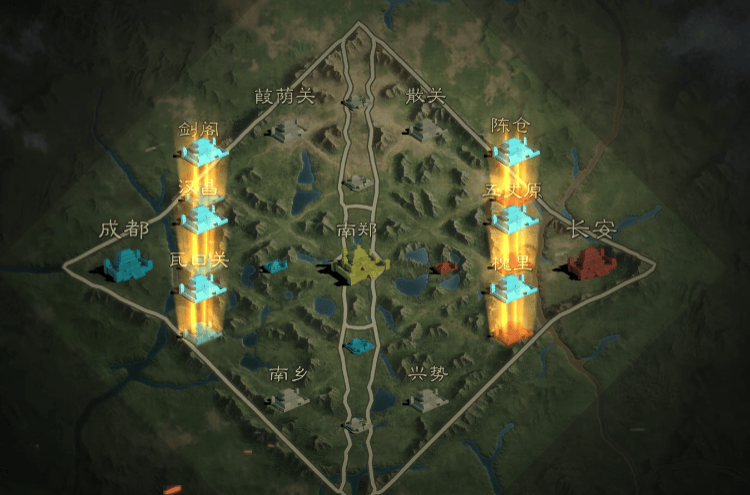Select the 成都 city marker
750x495 pixels.
128,265
